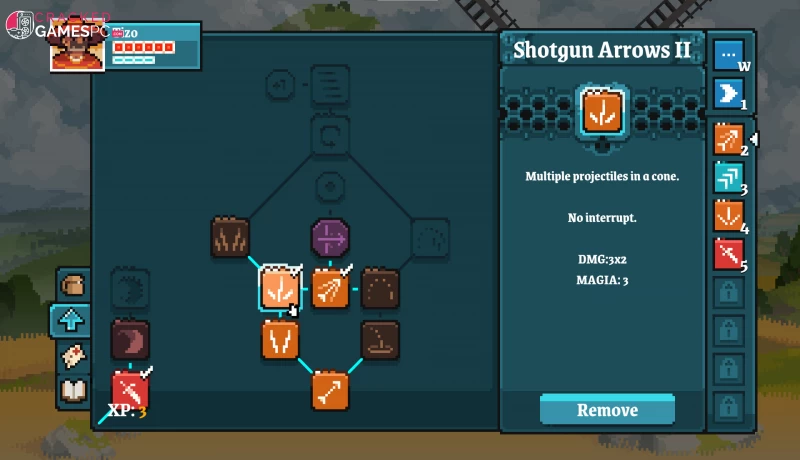Choose the dark ground-spike skill node
The width and height of the screenshot is (800, 460).
380,340
